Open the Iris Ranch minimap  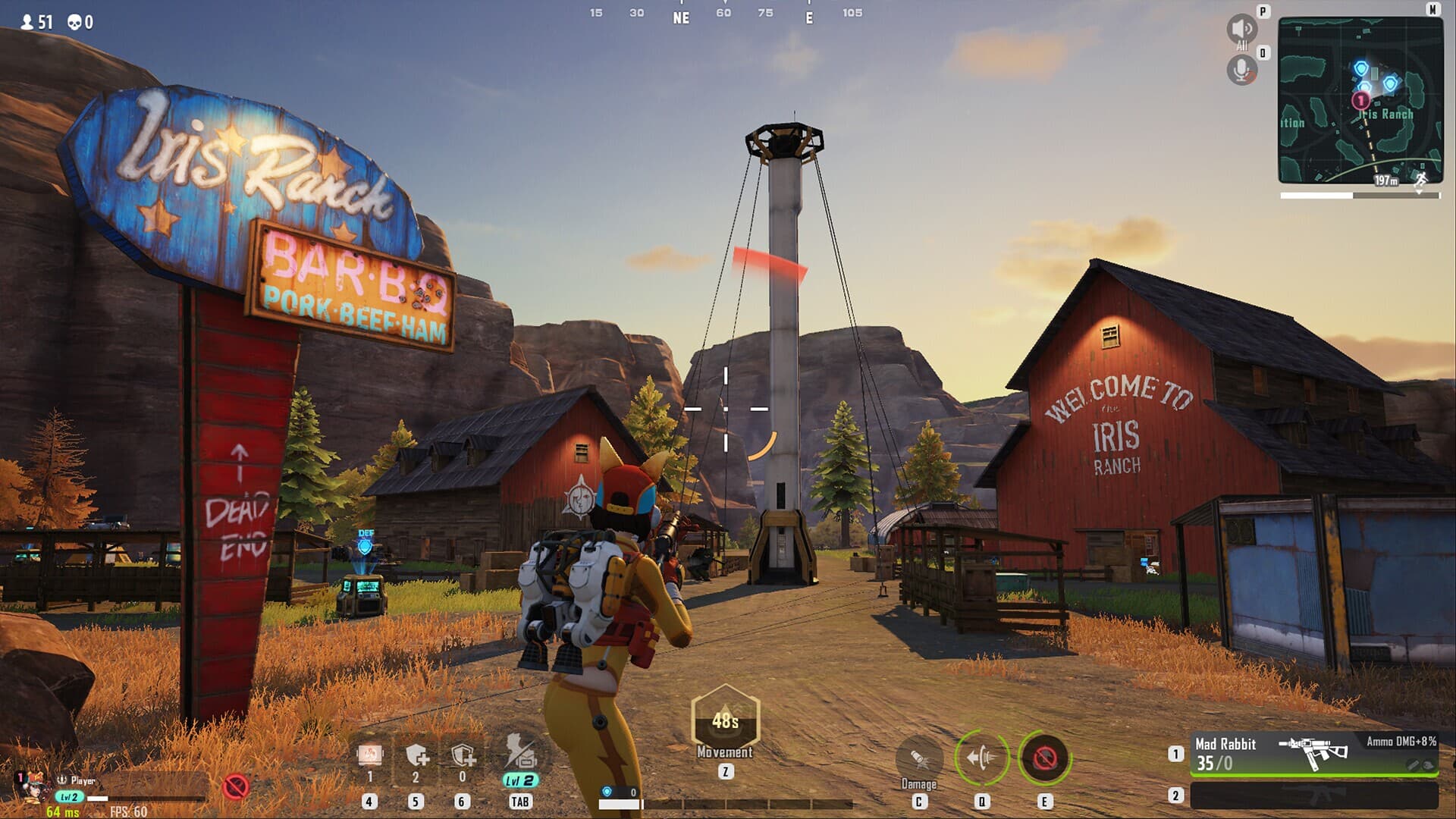(1360, 101)
